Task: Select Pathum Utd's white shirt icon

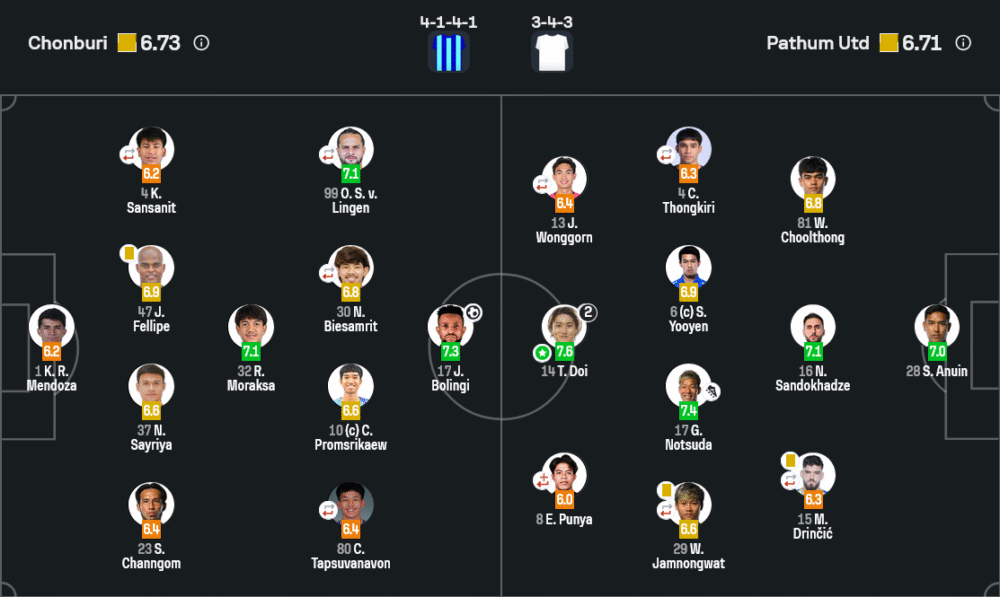Action: click(553, 52)
